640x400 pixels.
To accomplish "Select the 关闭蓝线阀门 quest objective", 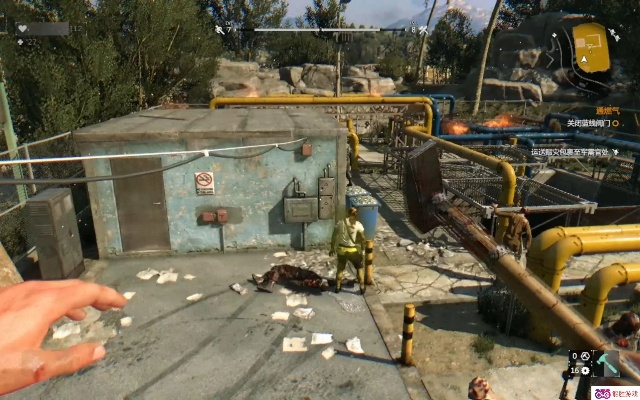I will pyautogui.click(x=592, y=123).
